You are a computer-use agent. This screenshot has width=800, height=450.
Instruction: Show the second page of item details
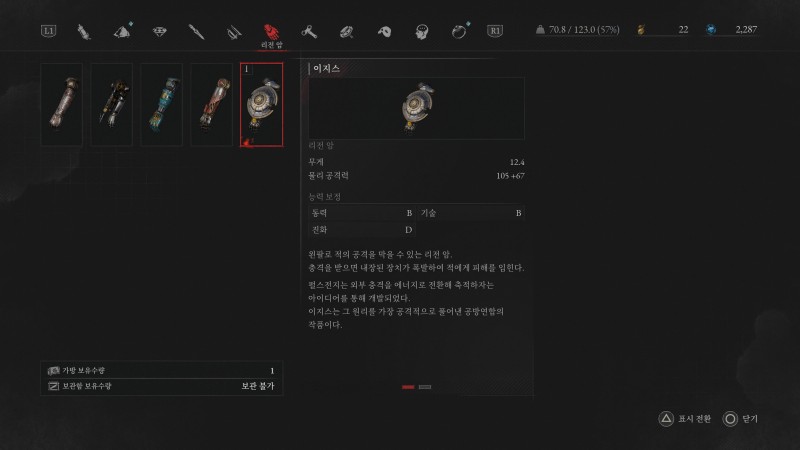(425, 386)
